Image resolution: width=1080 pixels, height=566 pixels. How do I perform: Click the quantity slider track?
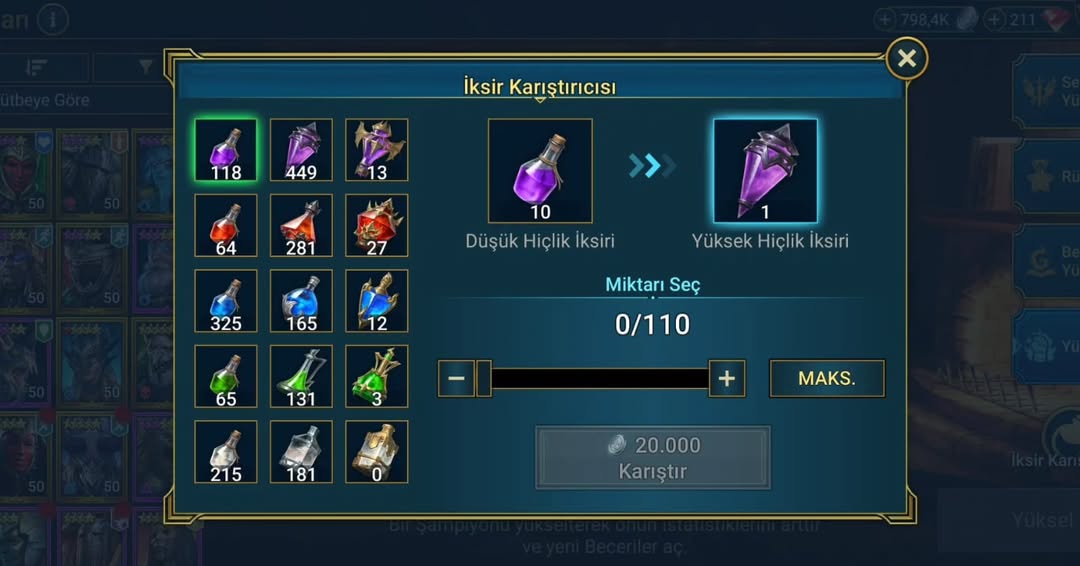click(x=600, y=379)
